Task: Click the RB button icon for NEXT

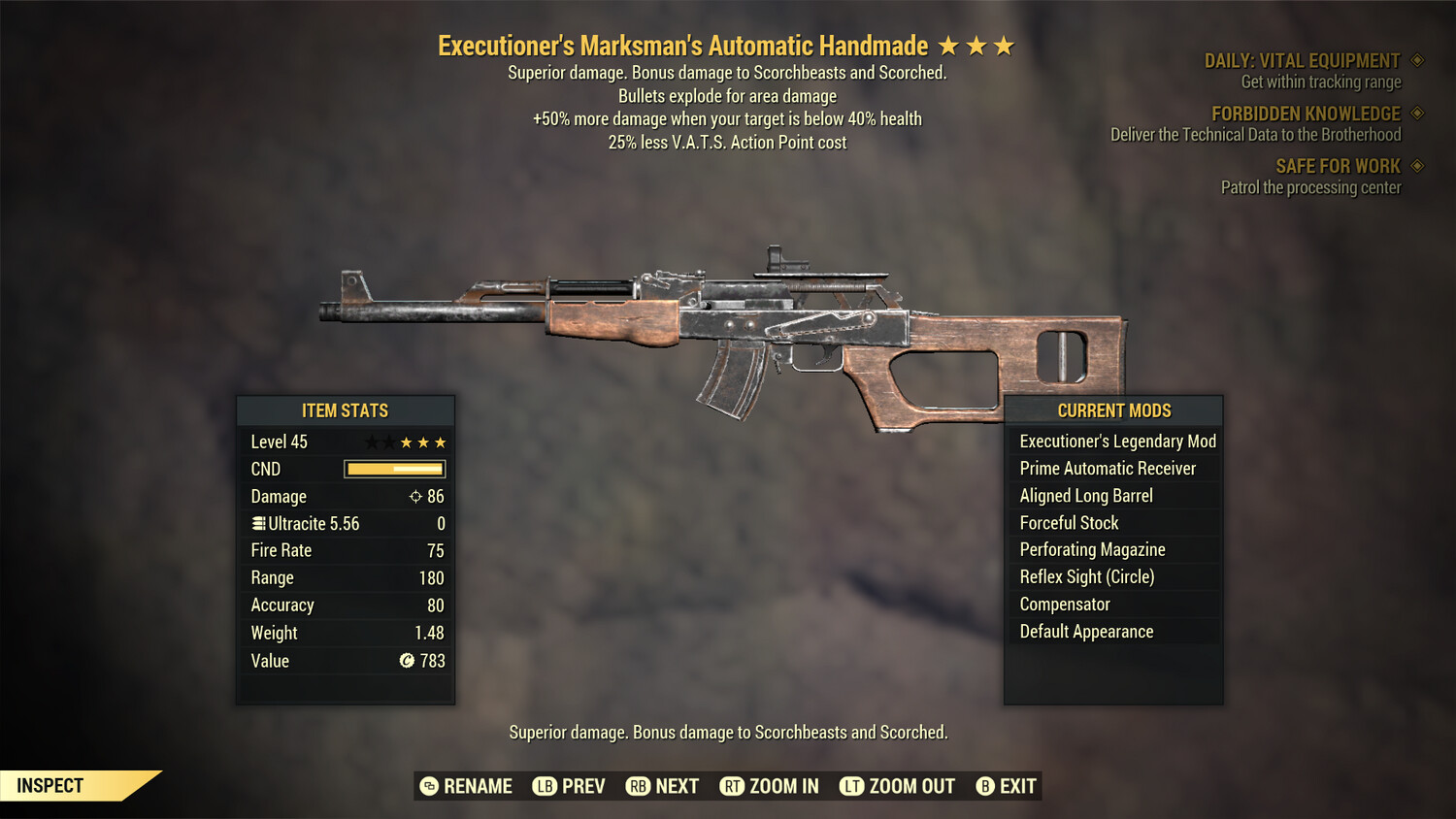Action: [636, 786]
